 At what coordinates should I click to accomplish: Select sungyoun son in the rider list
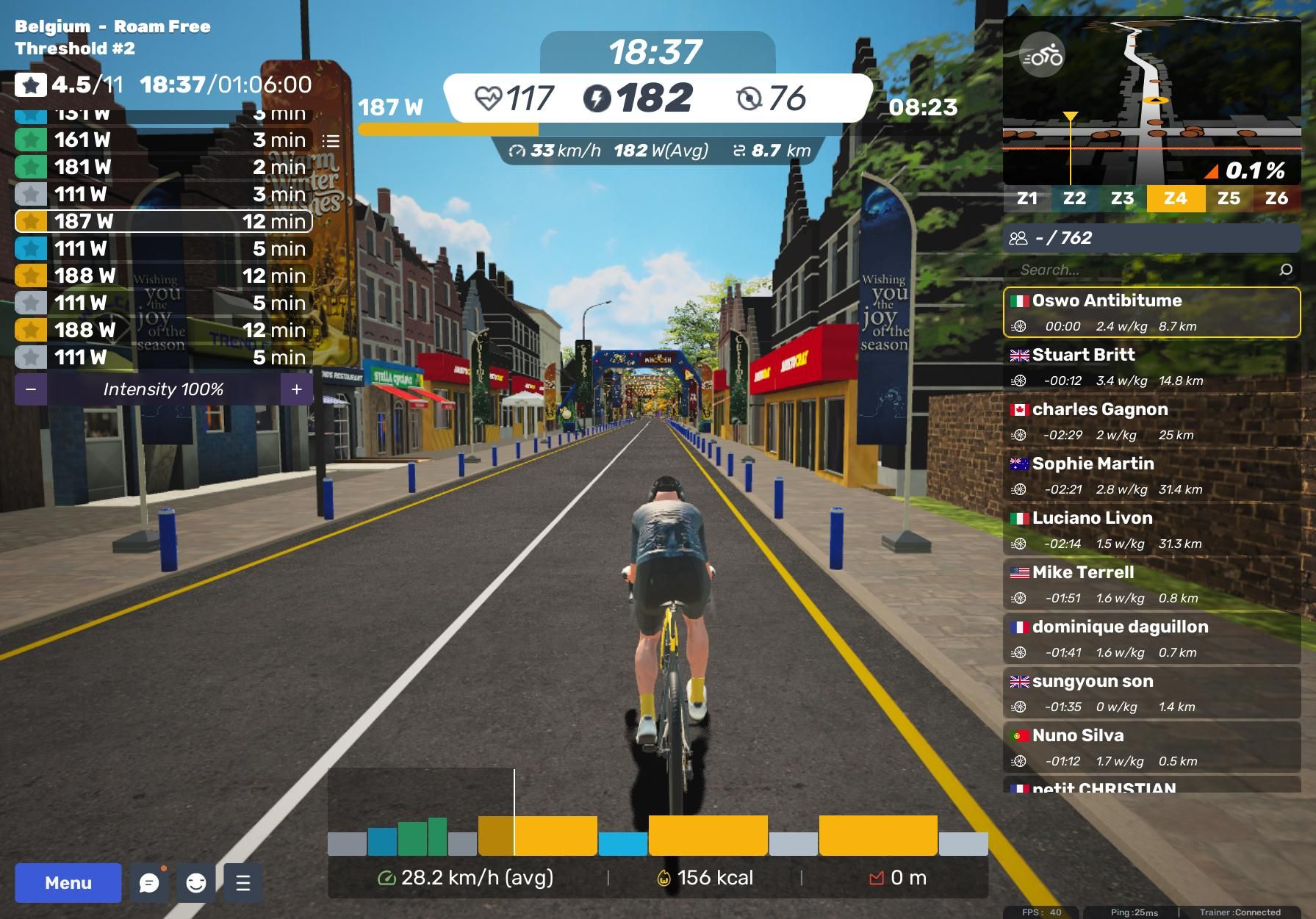pyautogui.click(x=1151, y=693)
